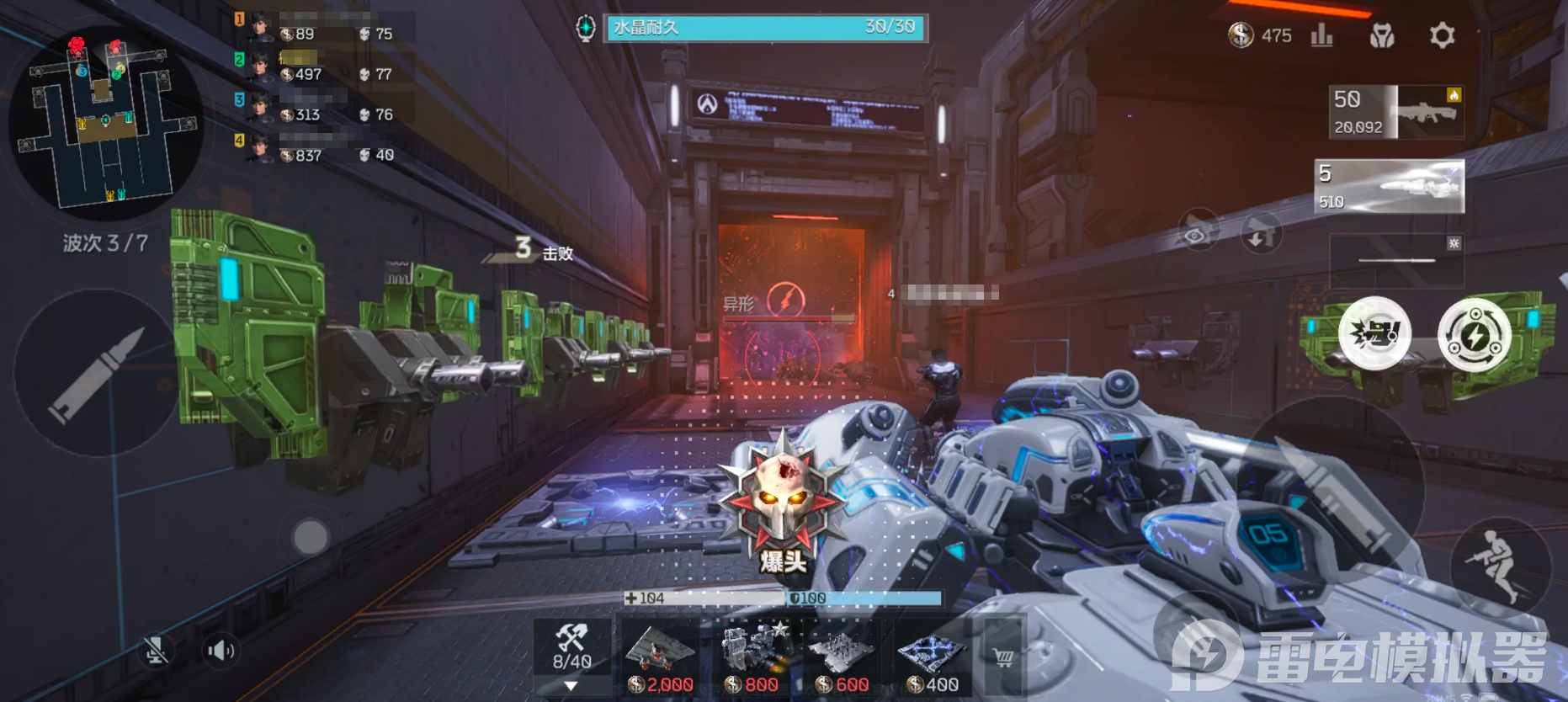The height and width of the screenshot is (702, 1568).
Task: Open the armor vest icon menu
Action: pos(1381,35)
